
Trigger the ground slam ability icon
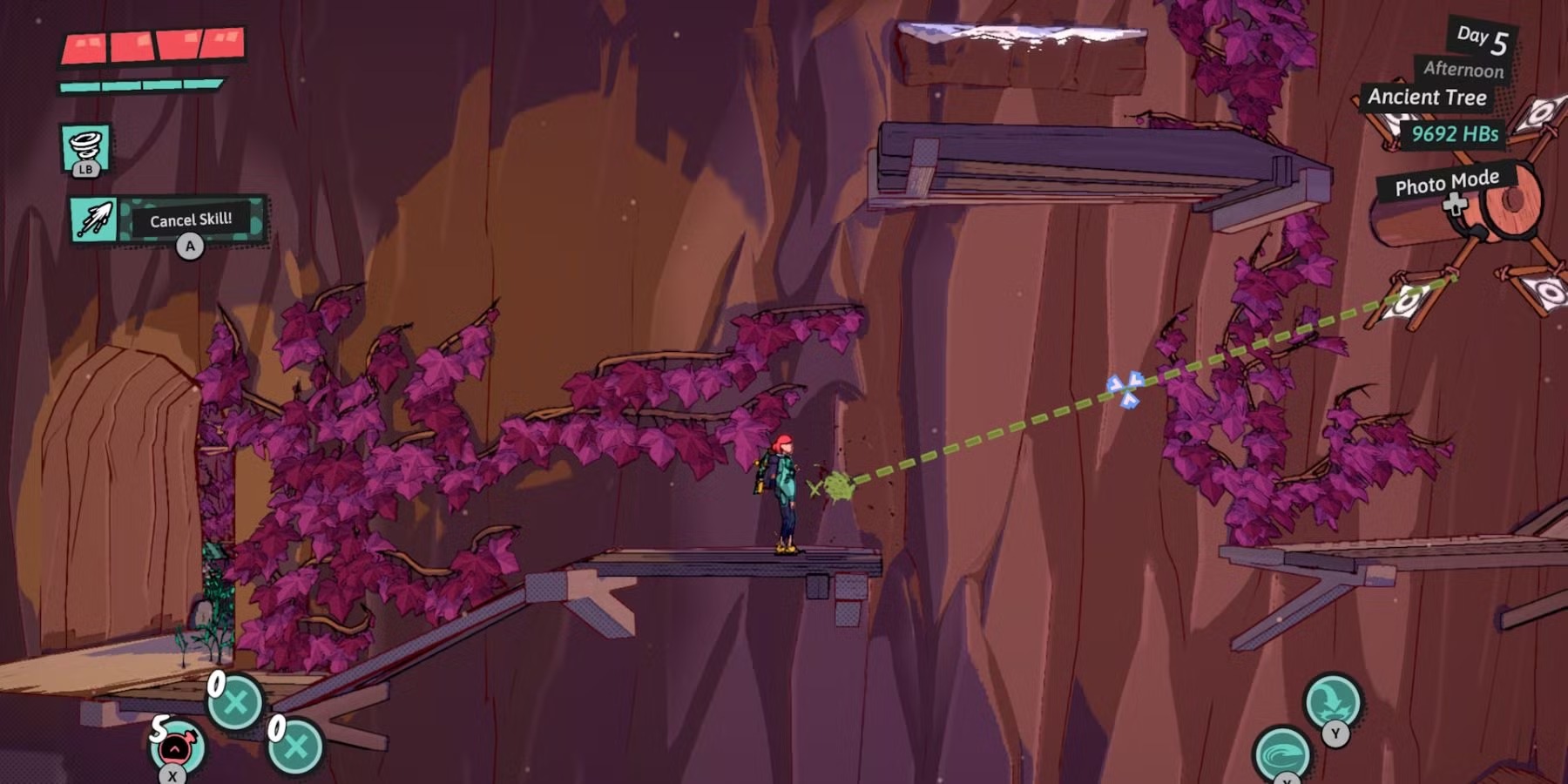coord(1332,700)
